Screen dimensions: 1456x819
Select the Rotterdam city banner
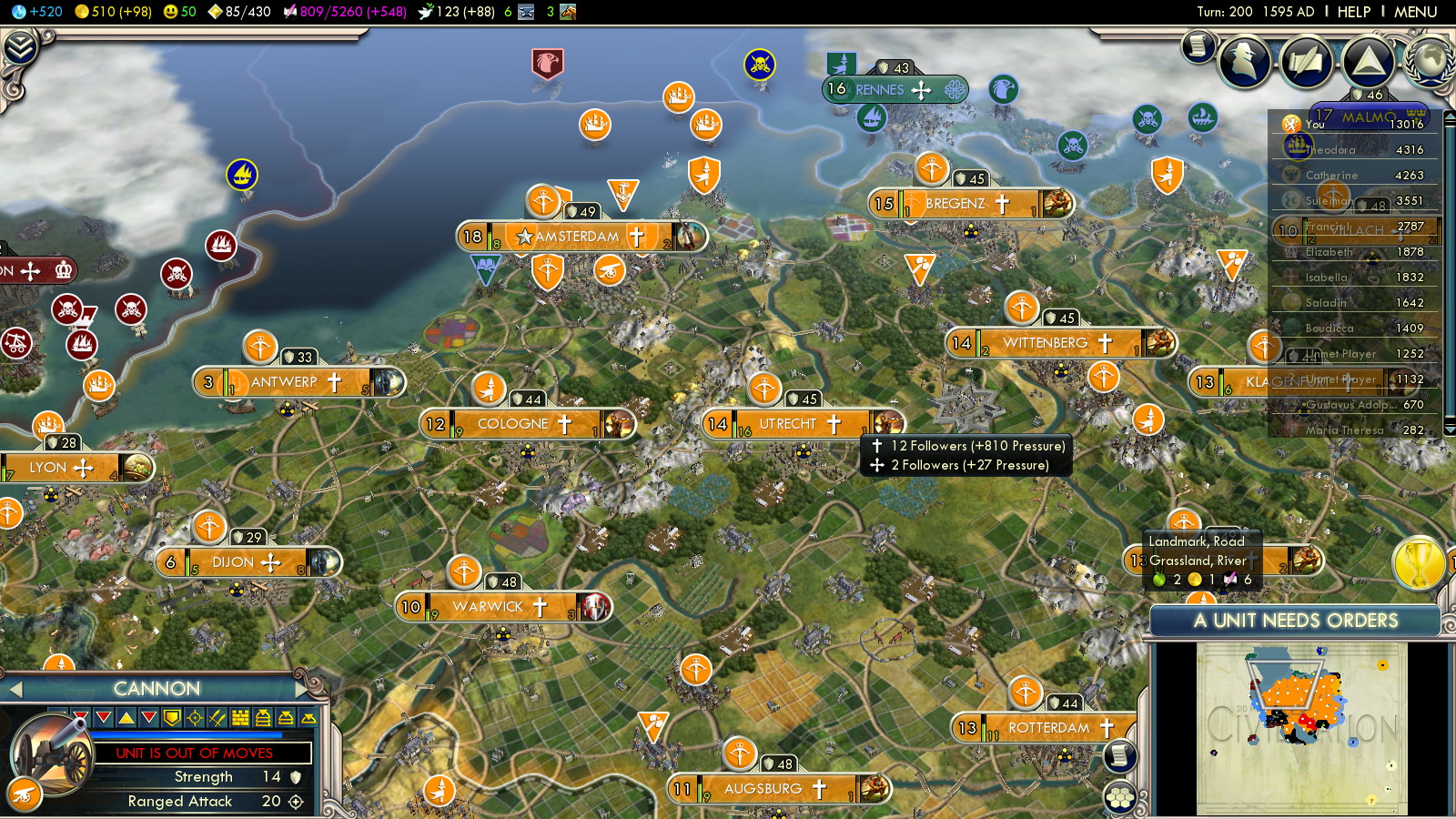tap(1046, 728)
